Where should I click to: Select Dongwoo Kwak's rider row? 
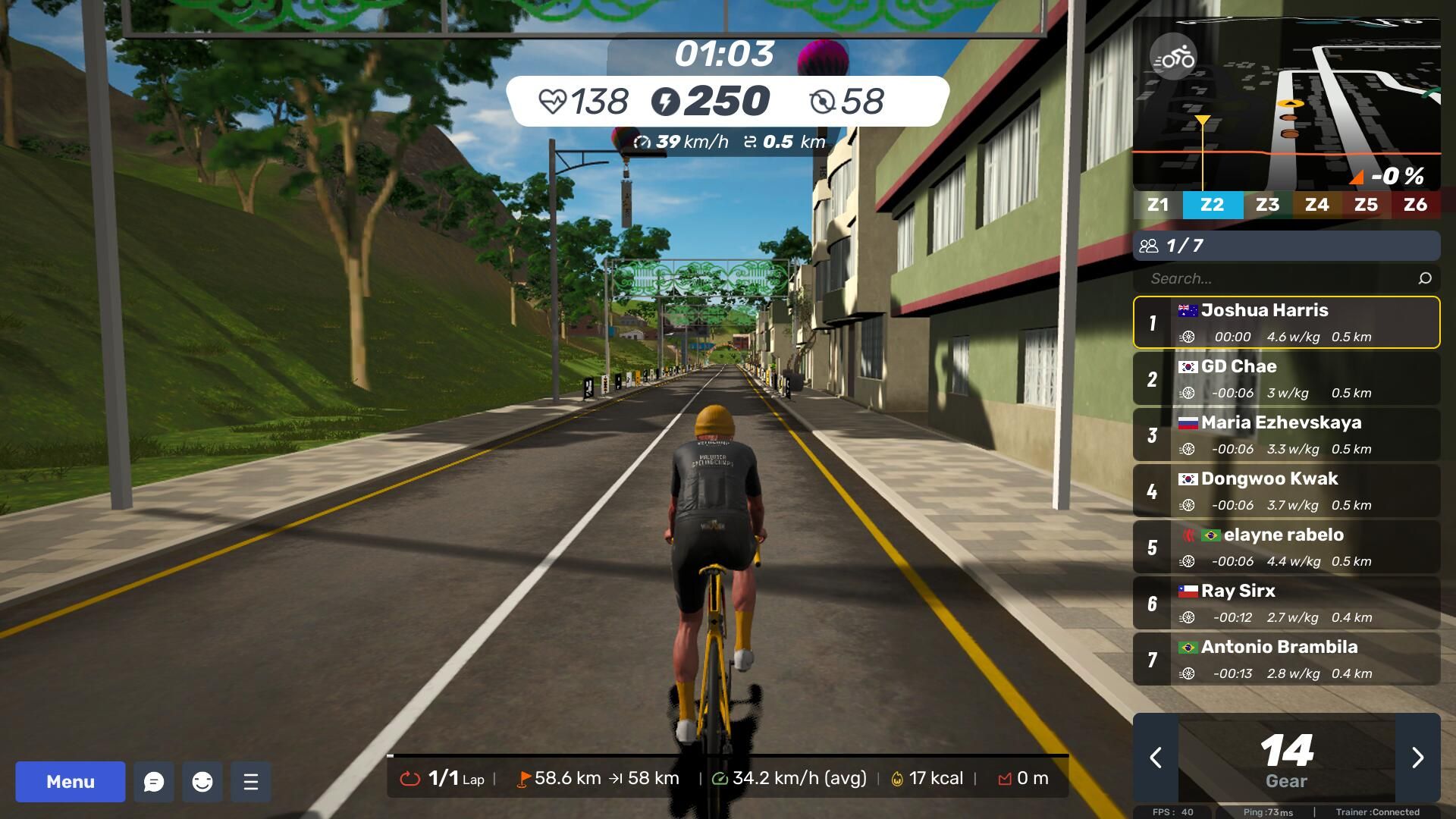tap(1287, 491)
